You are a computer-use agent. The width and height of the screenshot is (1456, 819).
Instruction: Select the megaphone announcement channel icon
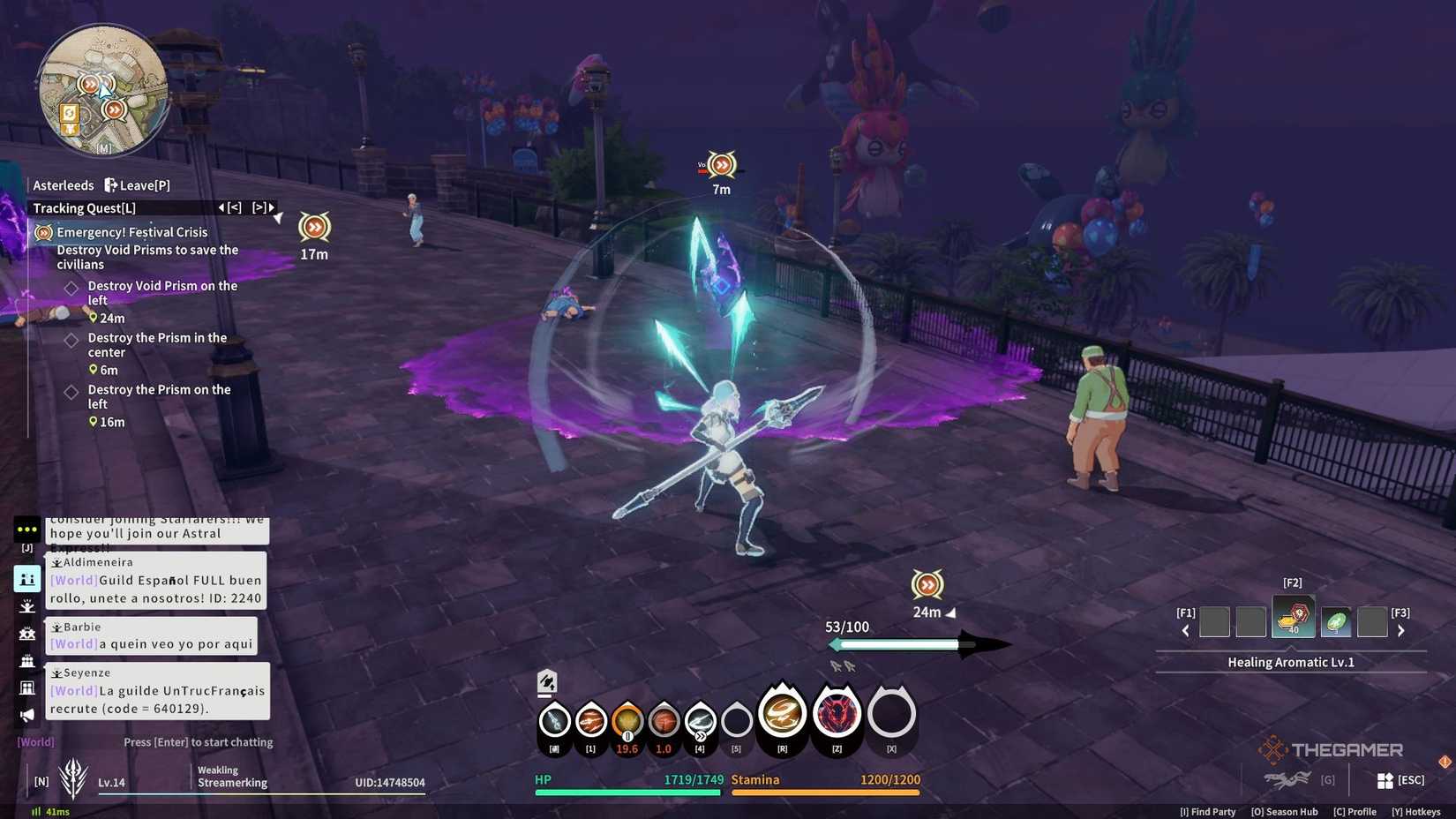click(26, 715)
